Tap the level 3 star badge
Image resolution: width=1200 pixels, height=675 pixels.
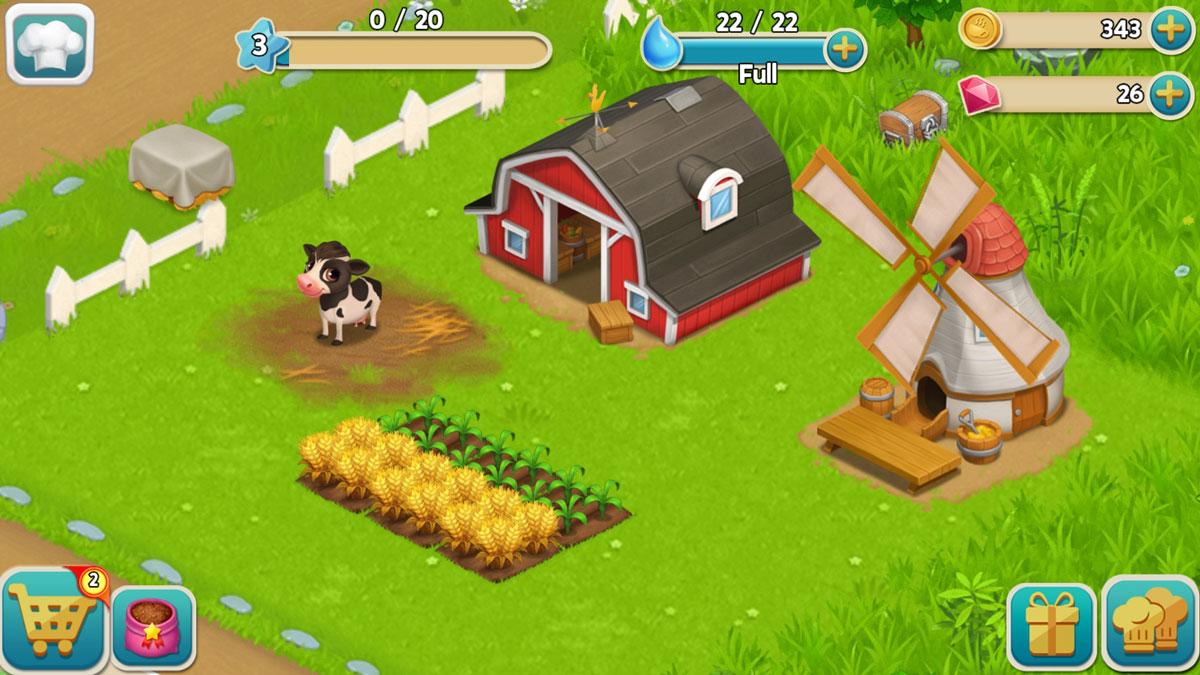pos(260,46)
